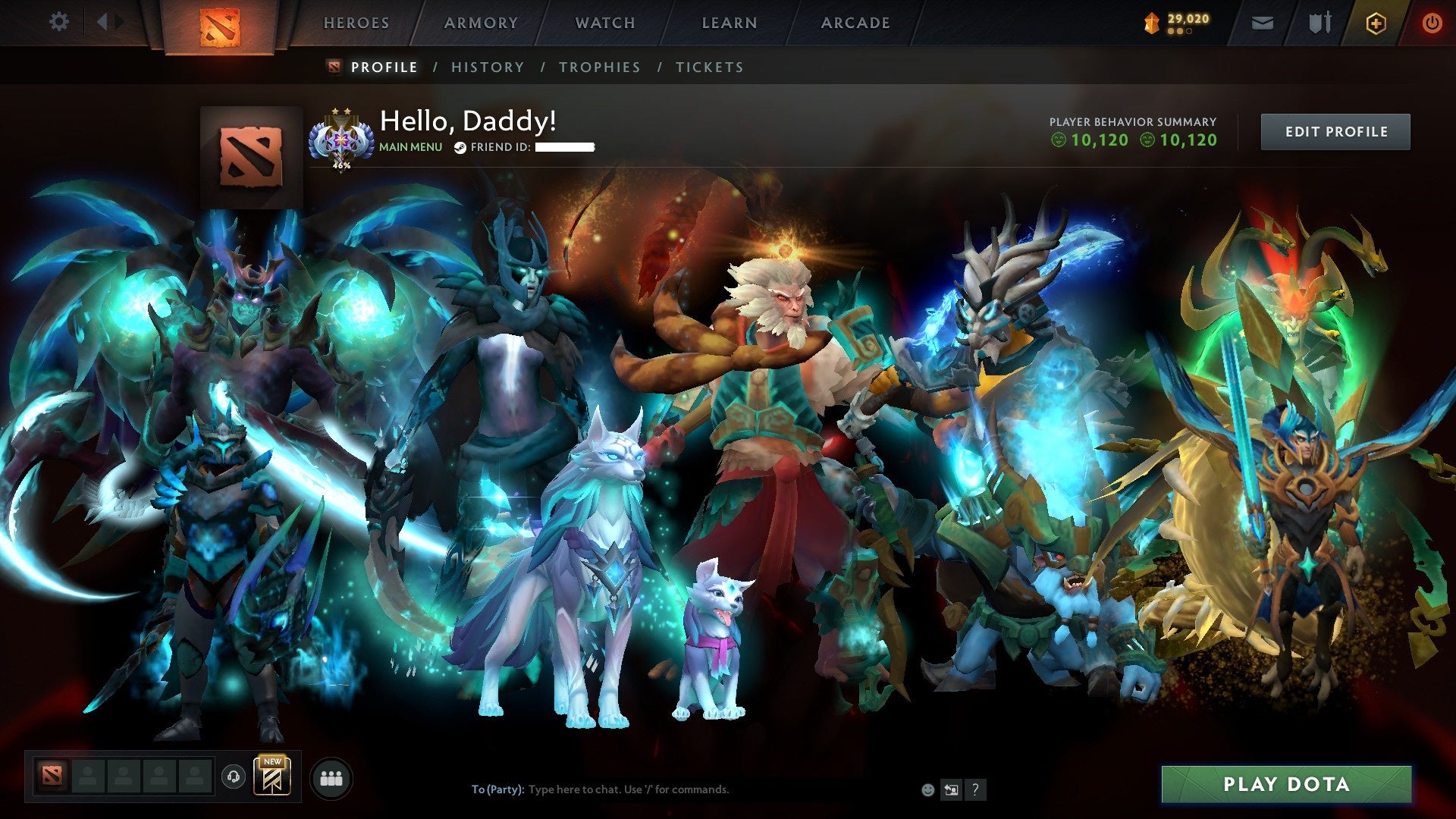Open the friends list icon near party slots
Image resolution: width=1456 pixels, height=819 pixels.
click(331, 778)
